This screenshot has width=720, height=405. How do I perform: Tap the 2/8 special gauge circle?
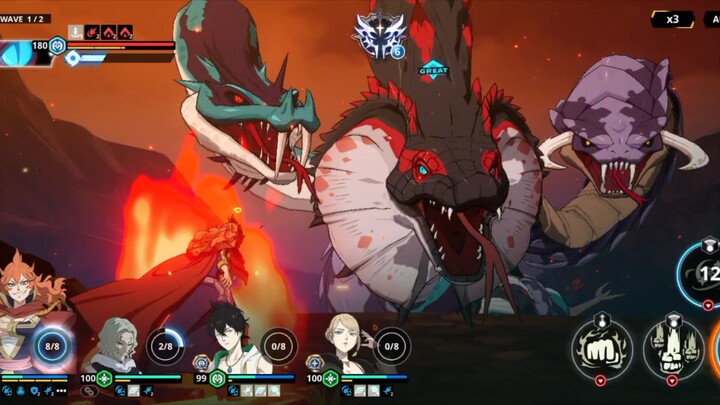point(165,346)
